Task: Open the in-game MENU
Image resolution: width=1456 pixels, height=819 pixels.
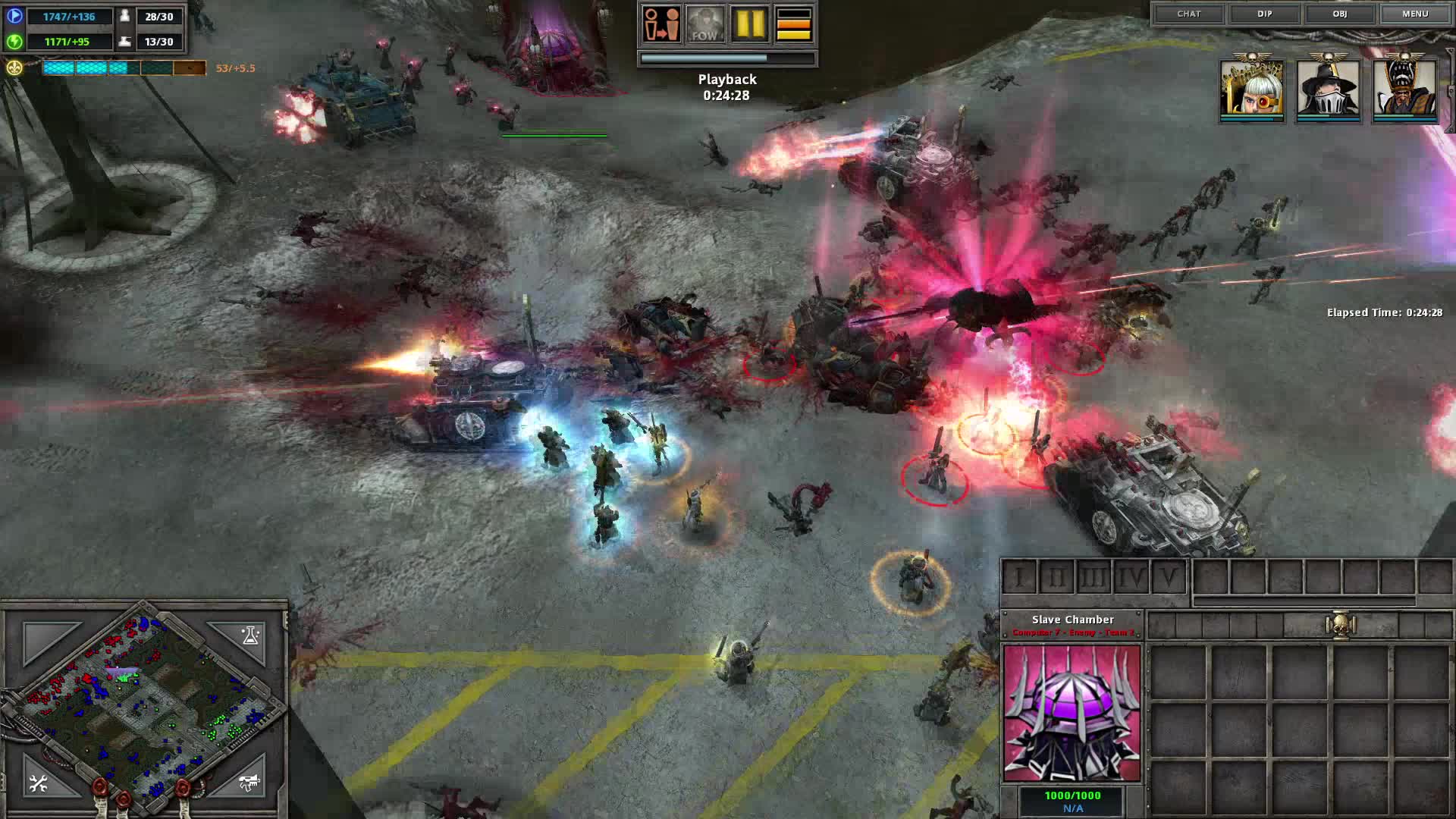Action: tap(1415, 14)
